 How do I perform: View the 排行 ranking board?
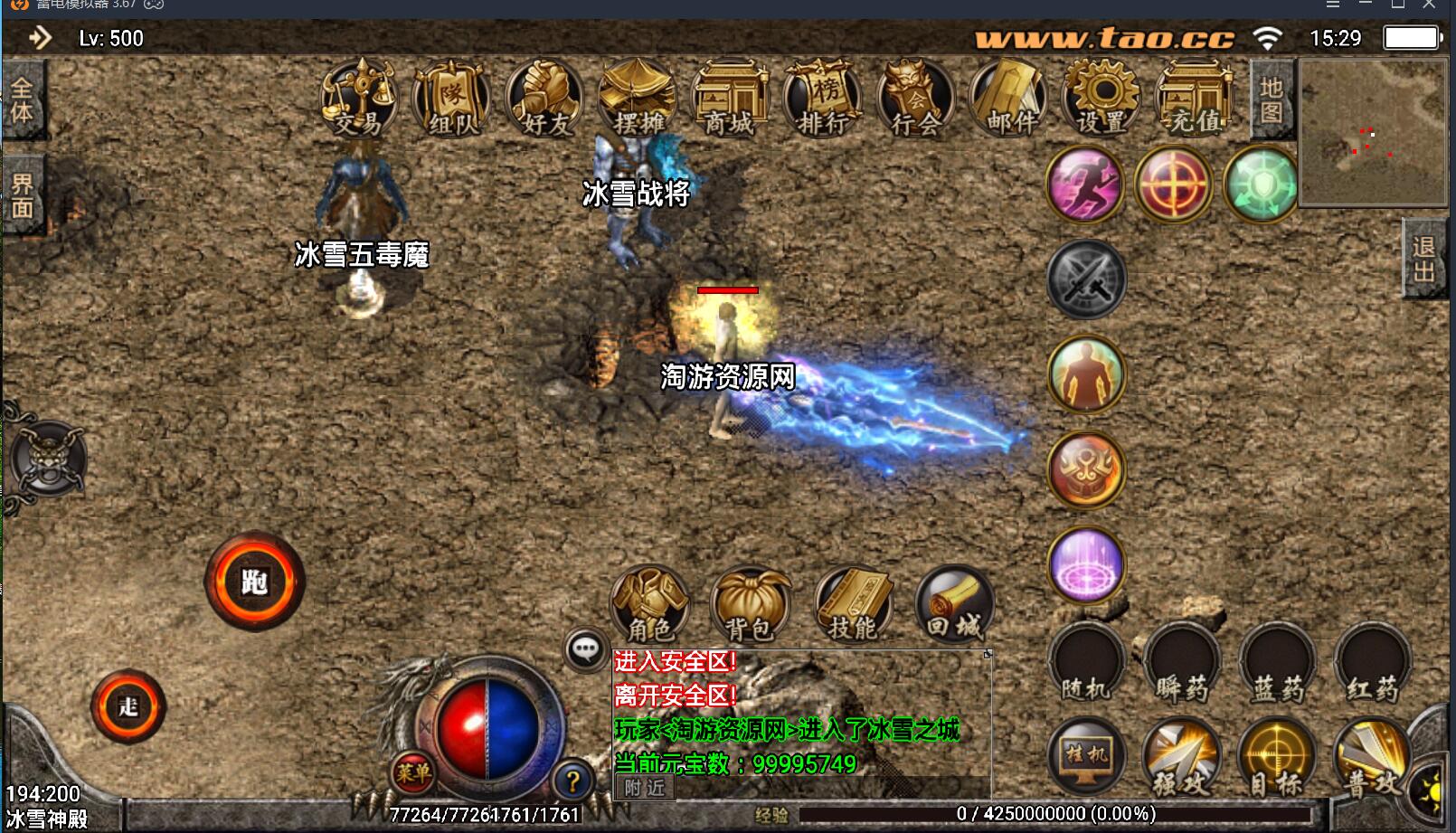822,99
